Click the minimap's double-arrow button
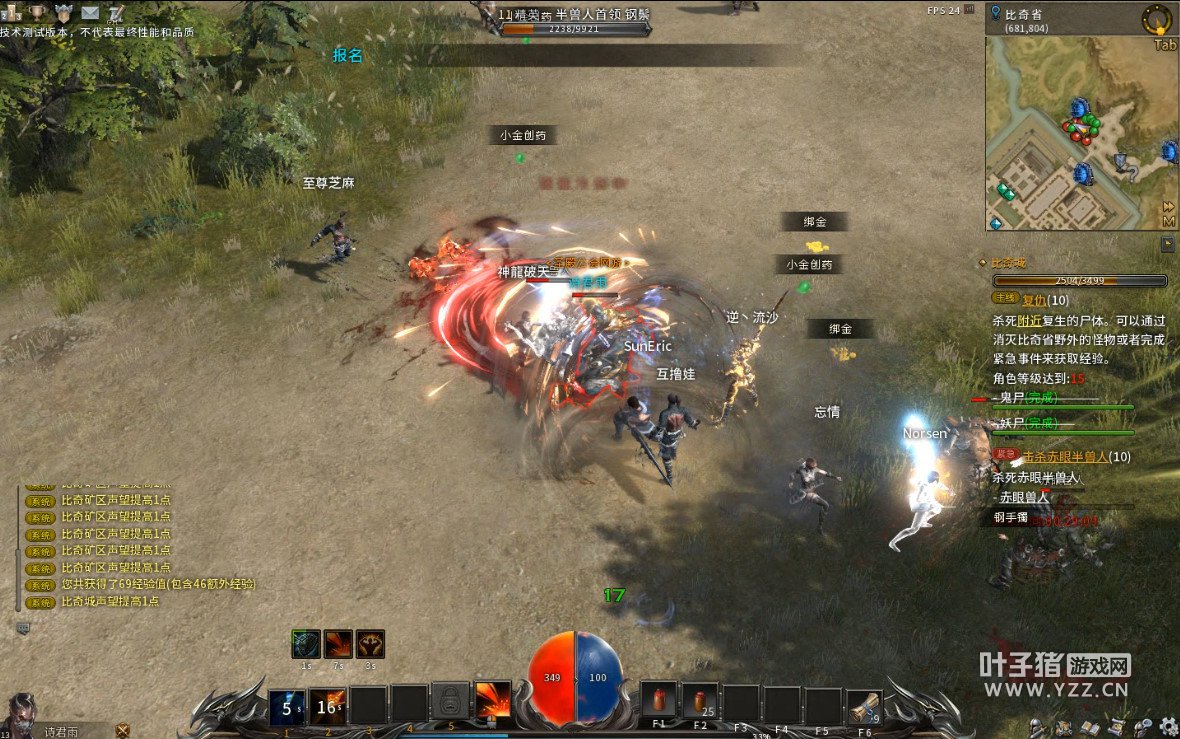 pyautogui.click(x=1168, y=207)
